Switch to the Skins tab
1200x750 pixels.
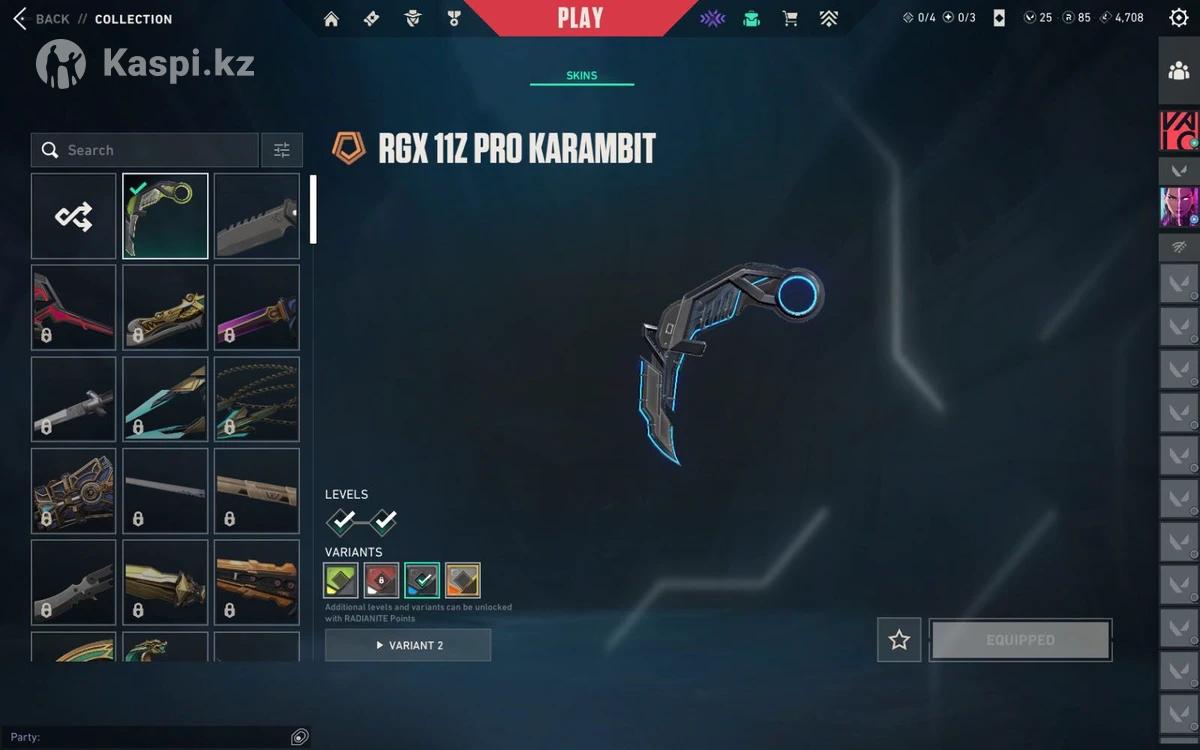click(581, 76)
